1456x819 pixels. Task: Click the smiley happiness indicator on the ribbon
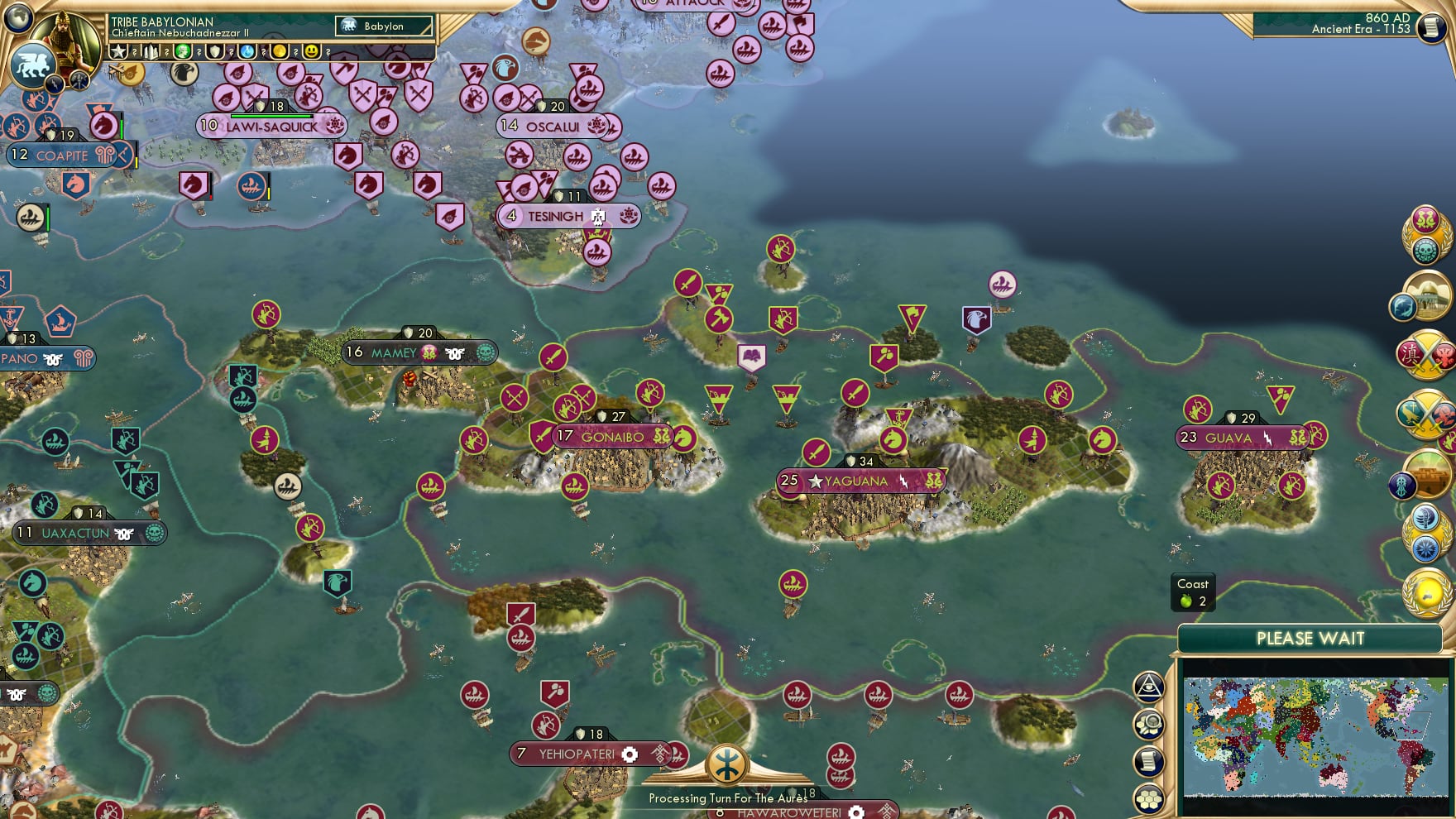coord(312,51)
